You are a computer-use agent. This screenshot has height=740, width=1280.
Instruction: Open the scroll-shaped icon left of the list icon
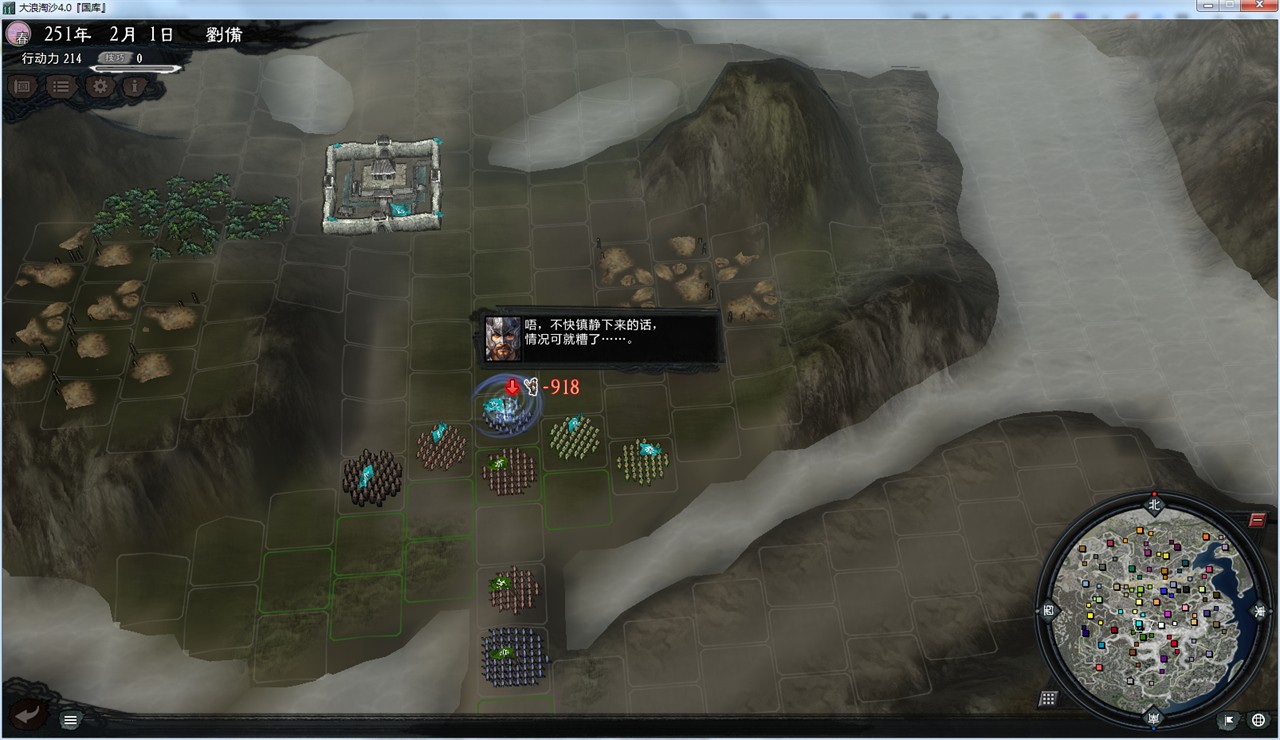(x=24, y=86)
